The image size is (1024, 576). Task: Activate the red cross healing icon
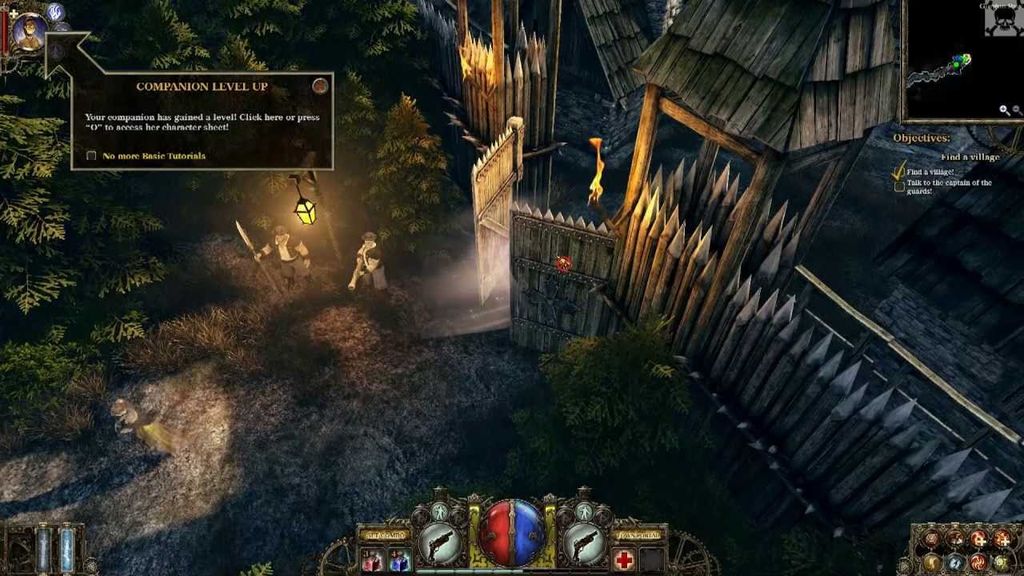(624, 559)
